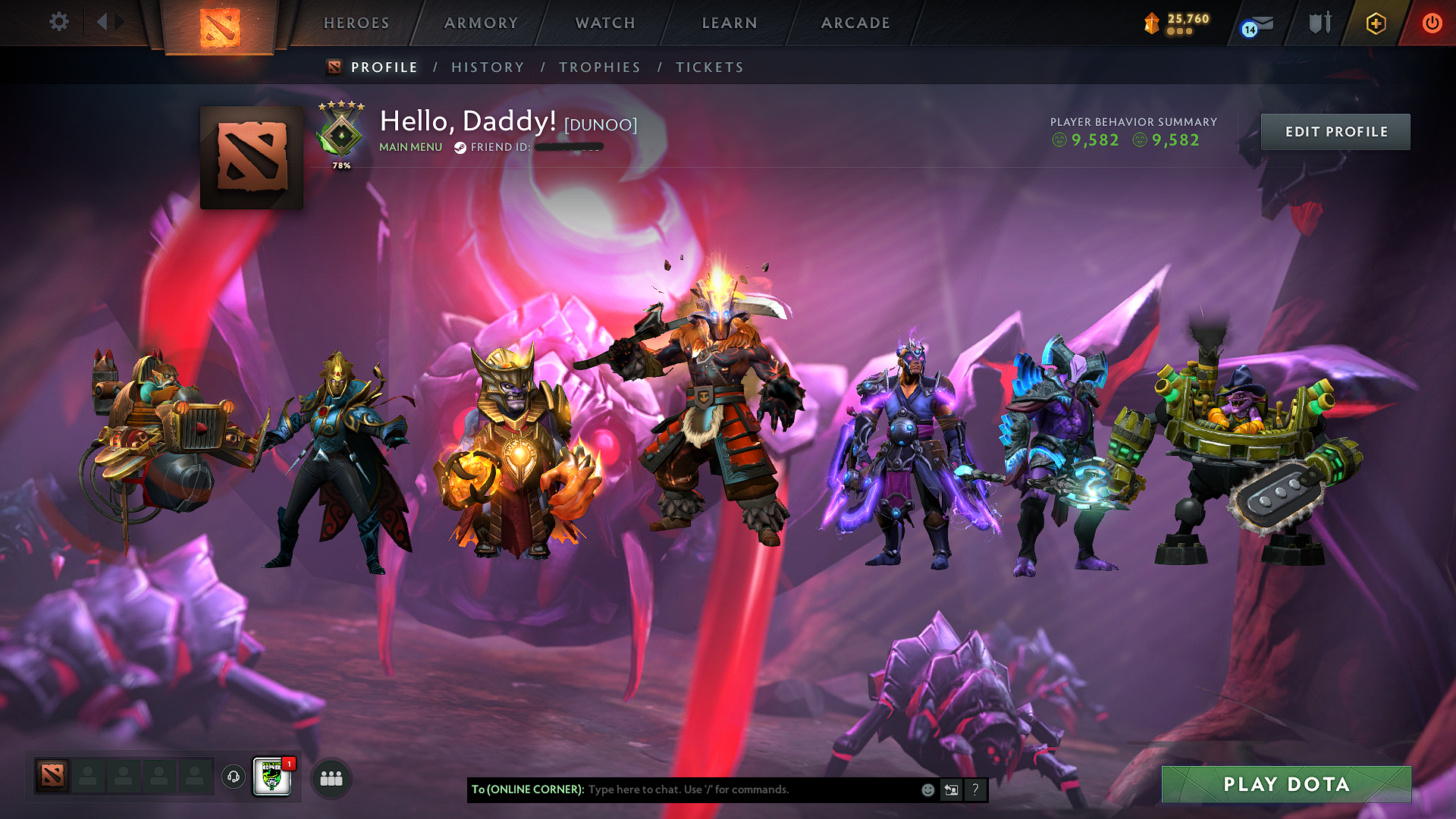1456x819 pixels.
Task: Click the Dota 2 logo avatar icon
Action: click(x=253, y=155)
